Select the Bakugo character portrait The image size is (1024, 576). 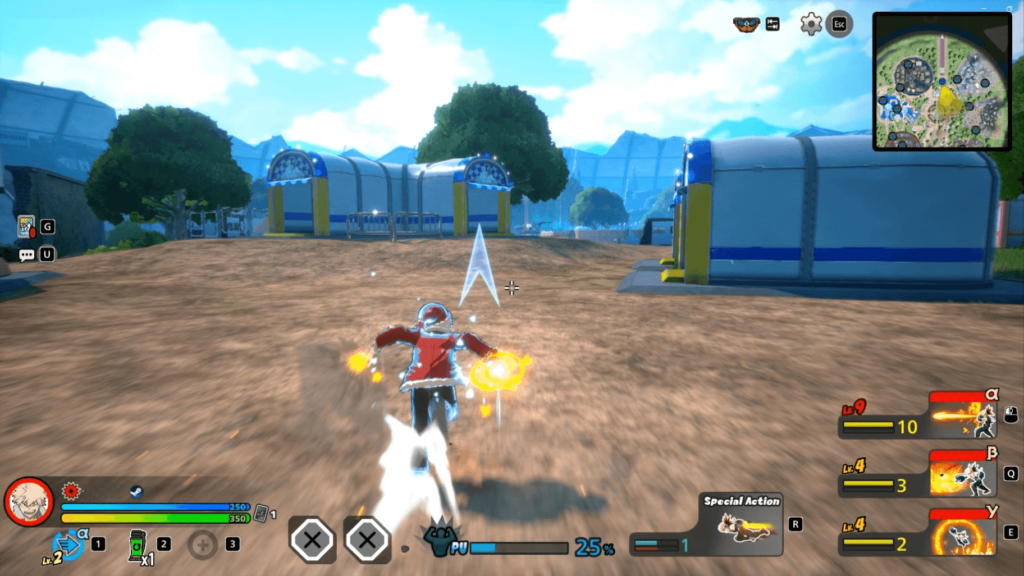point(29,502)
